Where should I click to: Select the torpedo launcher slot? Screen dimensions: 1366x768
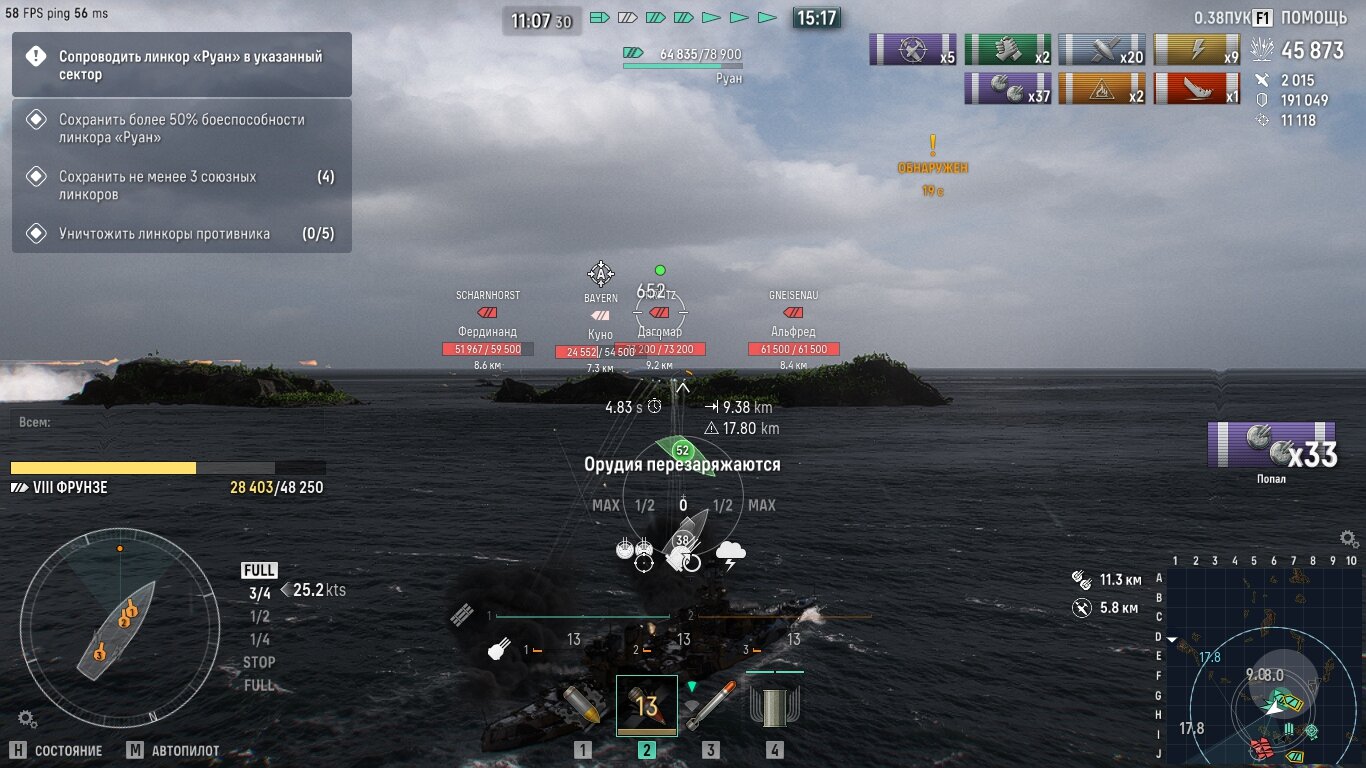coord(710,708)
